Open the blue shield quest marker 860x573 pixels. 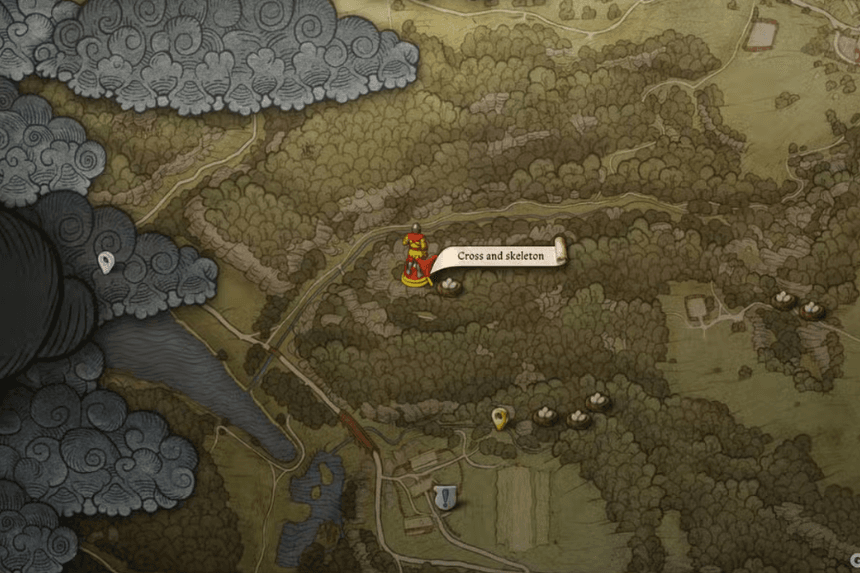446,496
